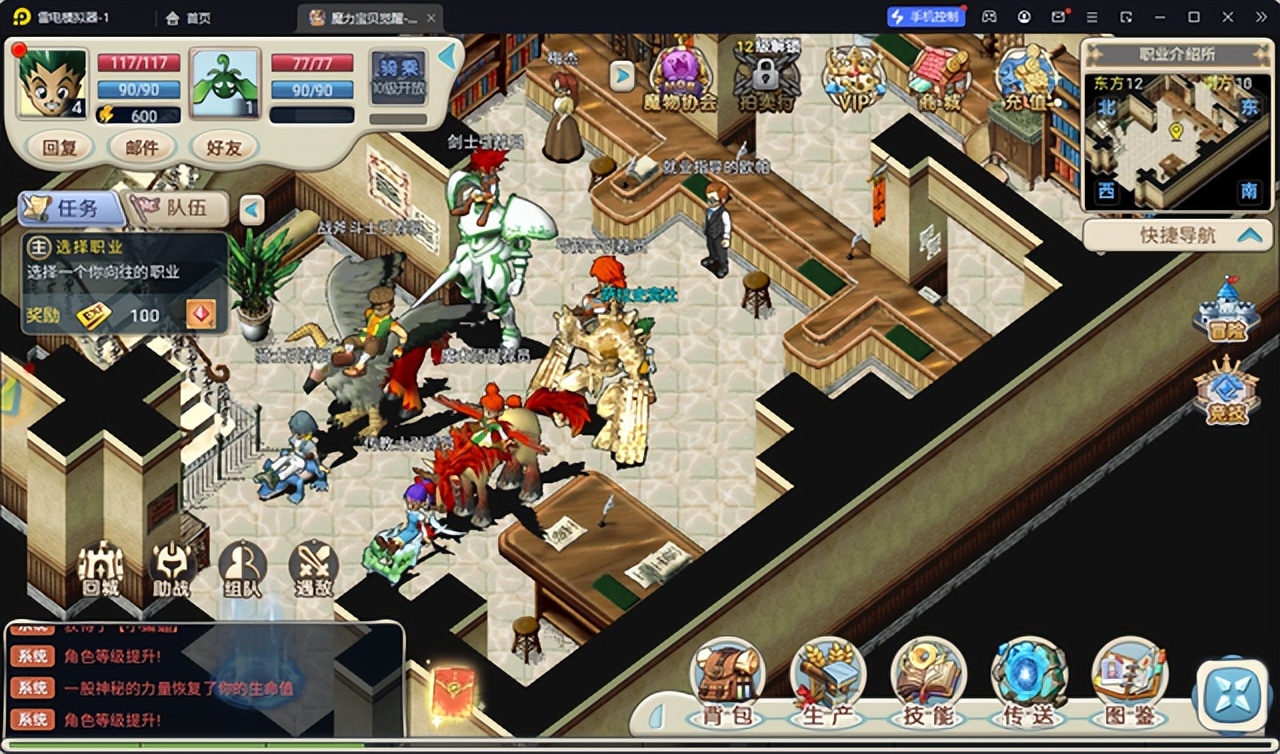Open the 组队 party icon
The height and width of the screenshot is (754, 1280).
[242, 568]
